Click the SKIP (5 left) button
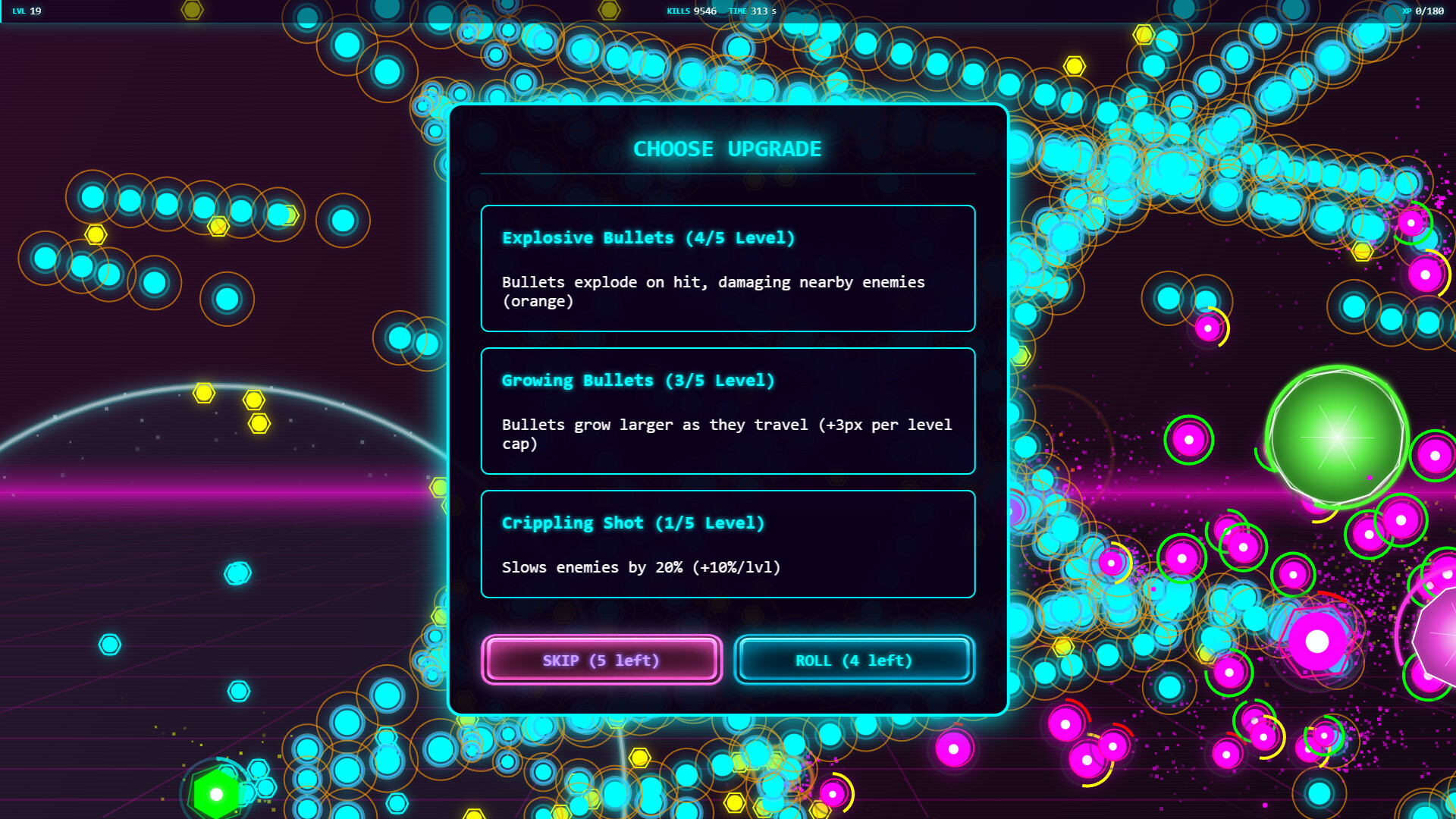 [601, 660]
